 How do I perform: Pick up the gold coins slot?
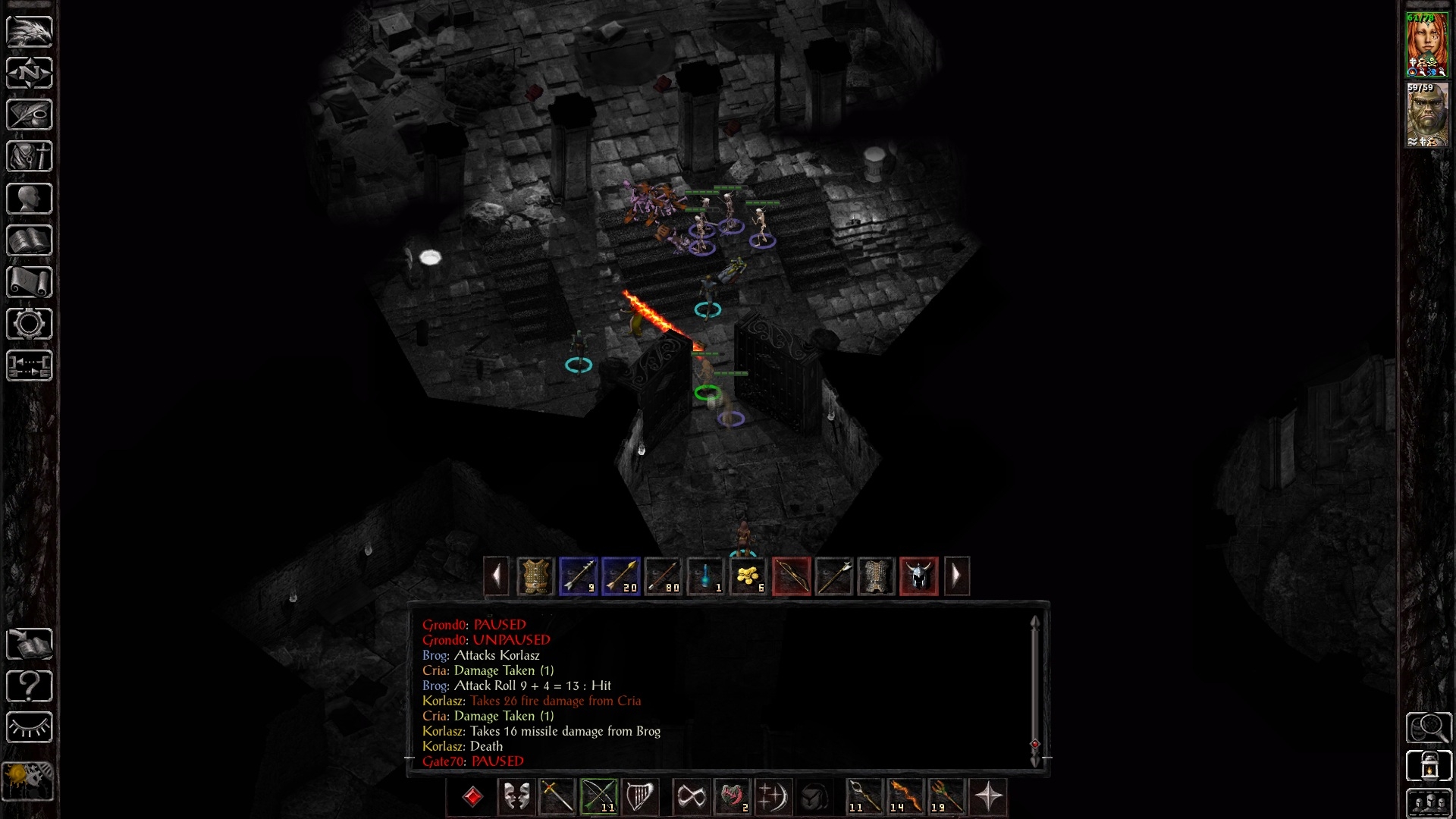[748, 576]
